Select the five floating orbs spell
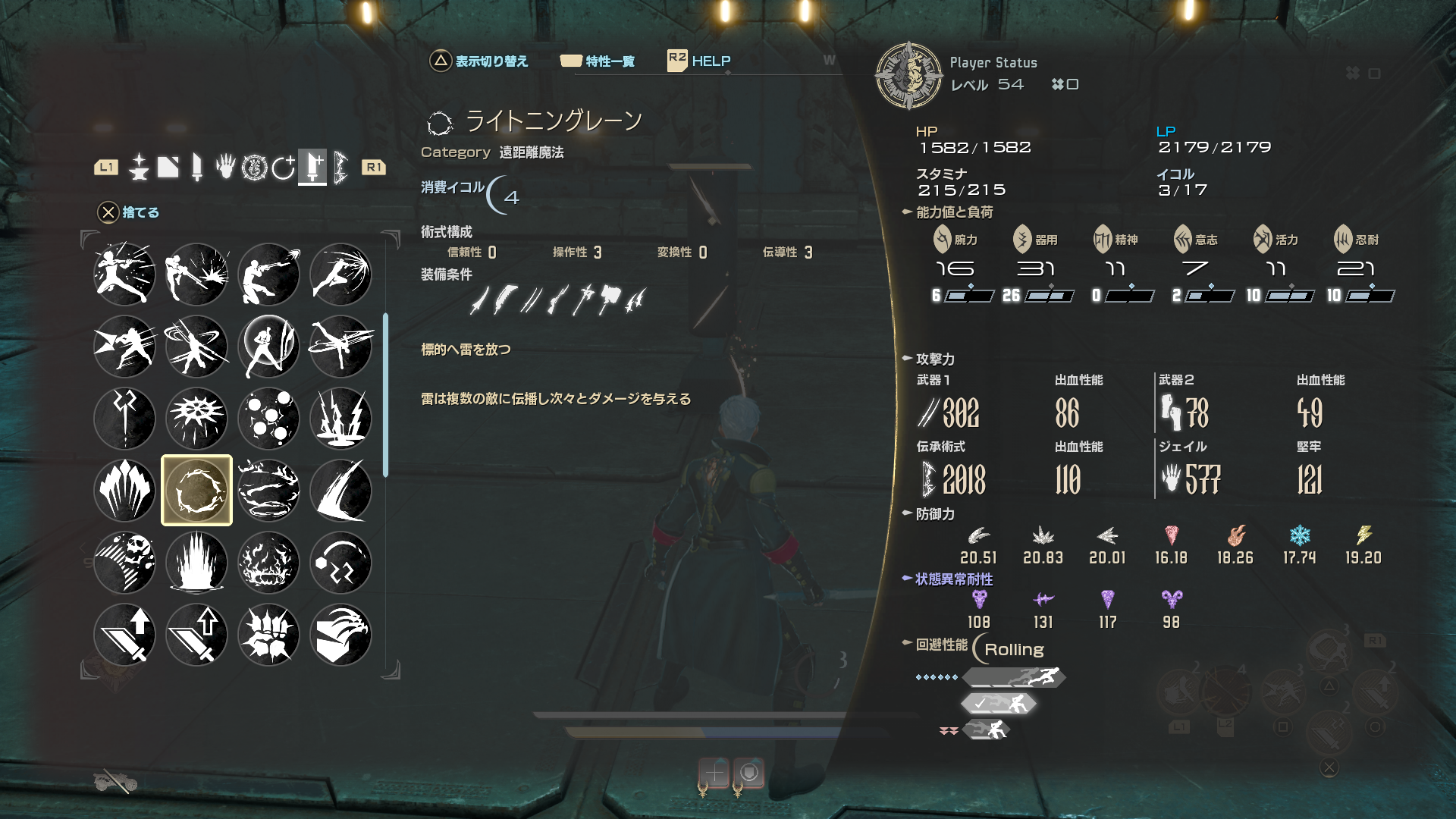The width and height of the screenshot is (1456, 819). 268,419
